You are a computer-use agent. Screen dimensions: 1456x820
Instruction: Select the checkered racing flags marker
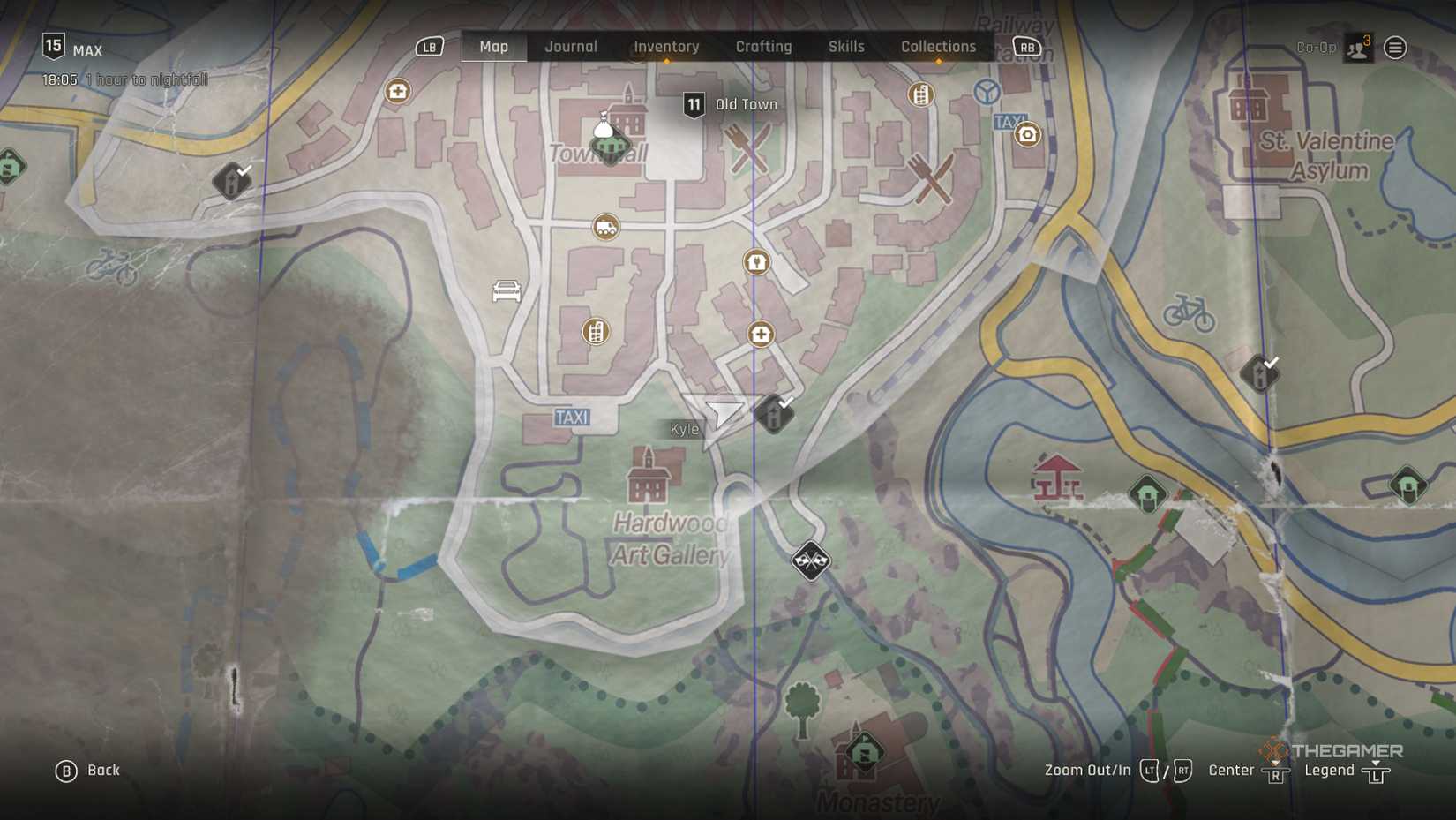tap(810, 560)
